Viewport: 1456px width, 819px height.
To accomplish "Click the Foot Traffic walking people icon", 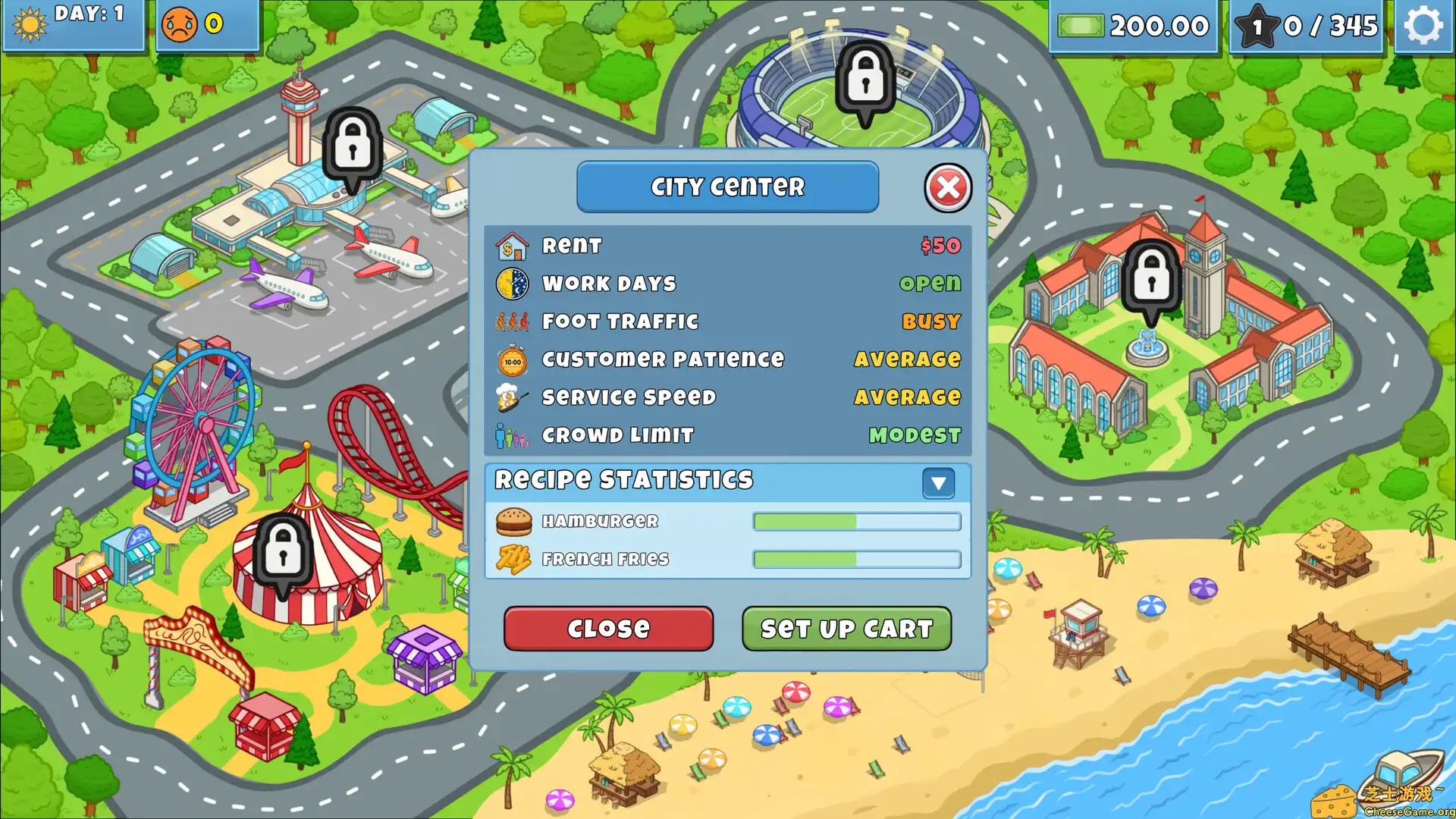I will tap(513, 321).
